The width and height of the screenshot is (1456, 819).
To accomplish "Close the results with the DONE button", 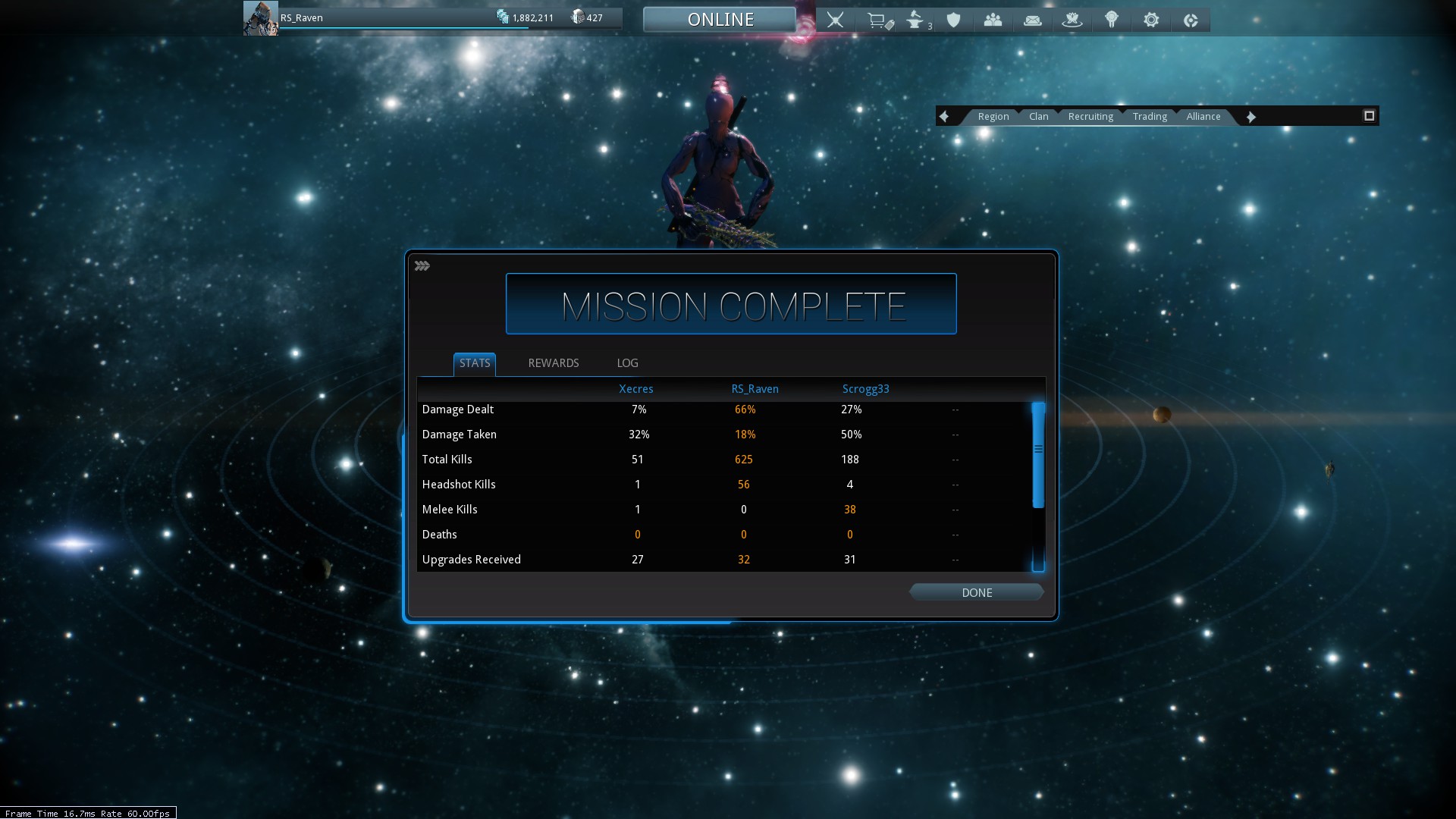I will (x=976, y=592).
